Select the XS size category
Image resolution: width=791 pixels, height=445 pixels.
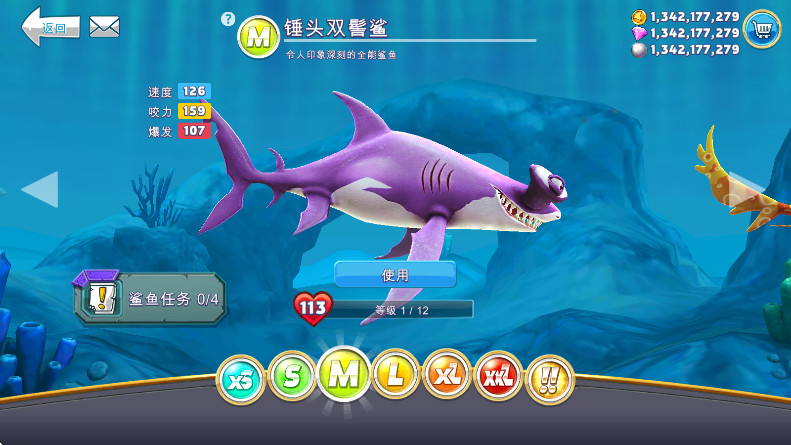pyautogui.click(x=241, y=377)
